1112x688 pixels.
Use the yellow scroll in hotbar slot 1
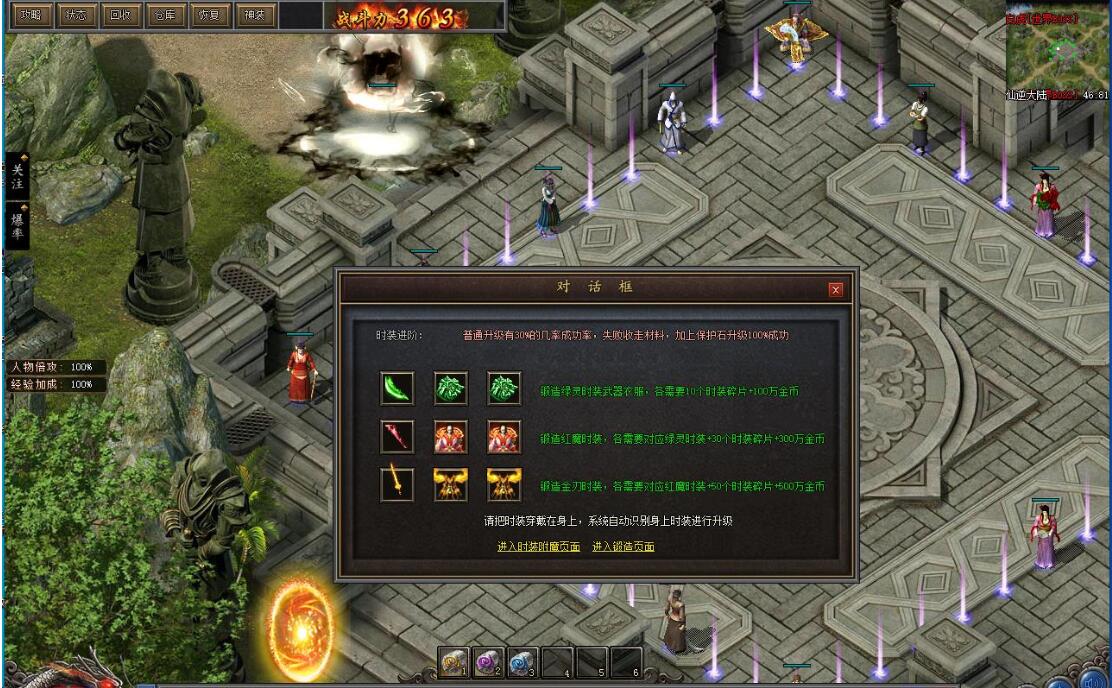point(454,662)
